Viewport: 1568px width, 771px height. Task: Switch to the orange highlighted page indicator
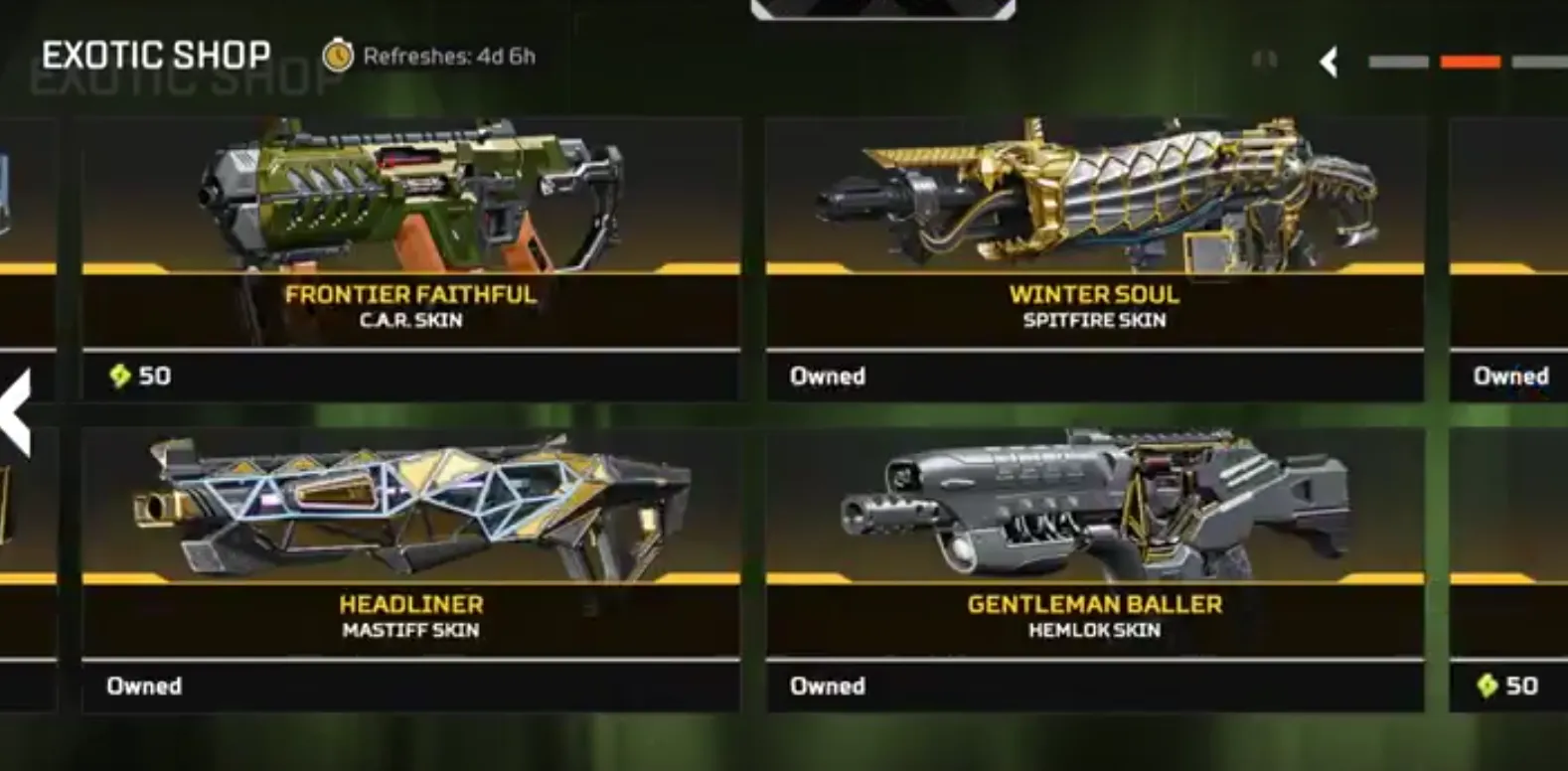(1470, 63)
